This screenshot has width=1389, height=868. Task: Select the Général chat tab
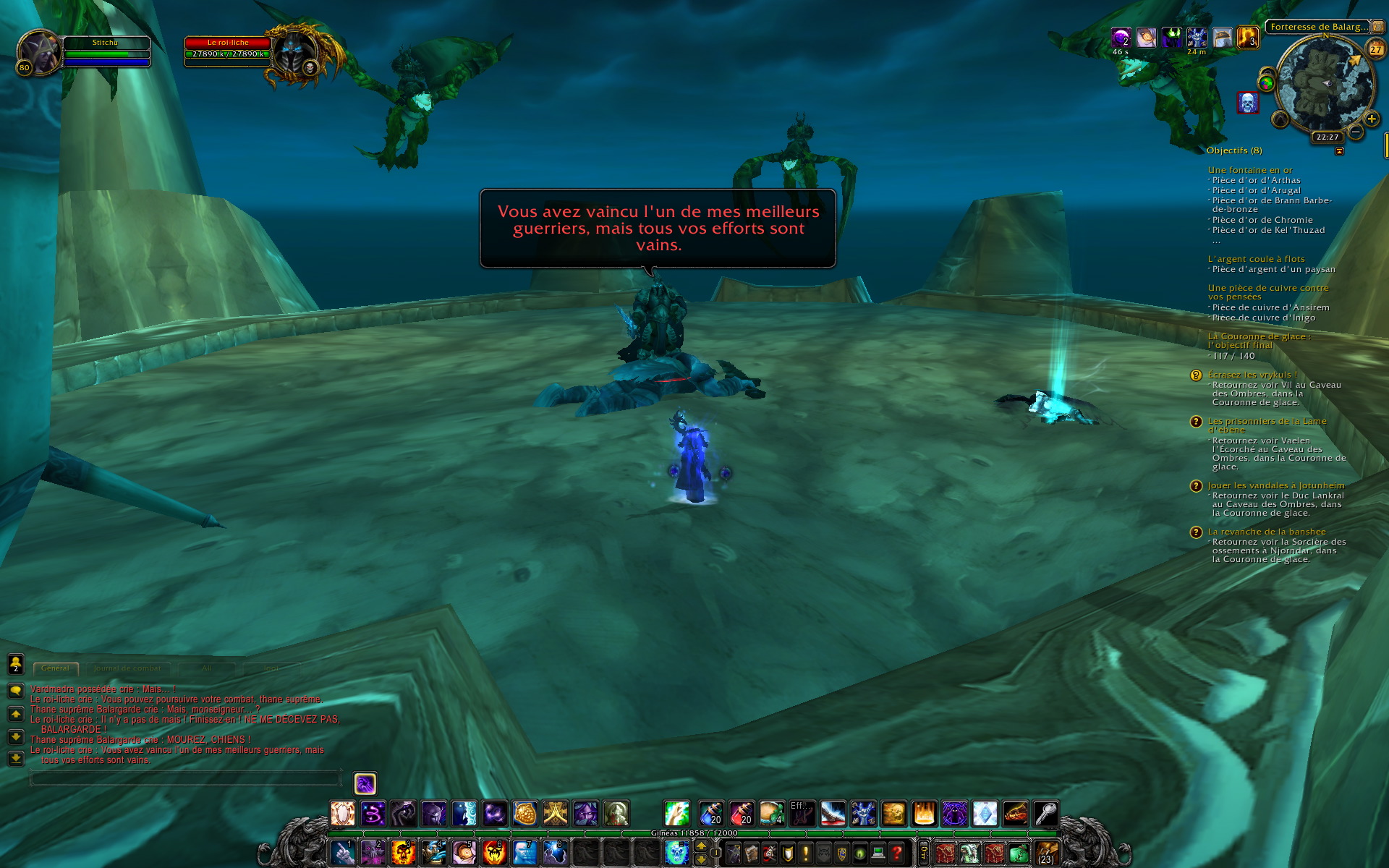click(56, 668)
